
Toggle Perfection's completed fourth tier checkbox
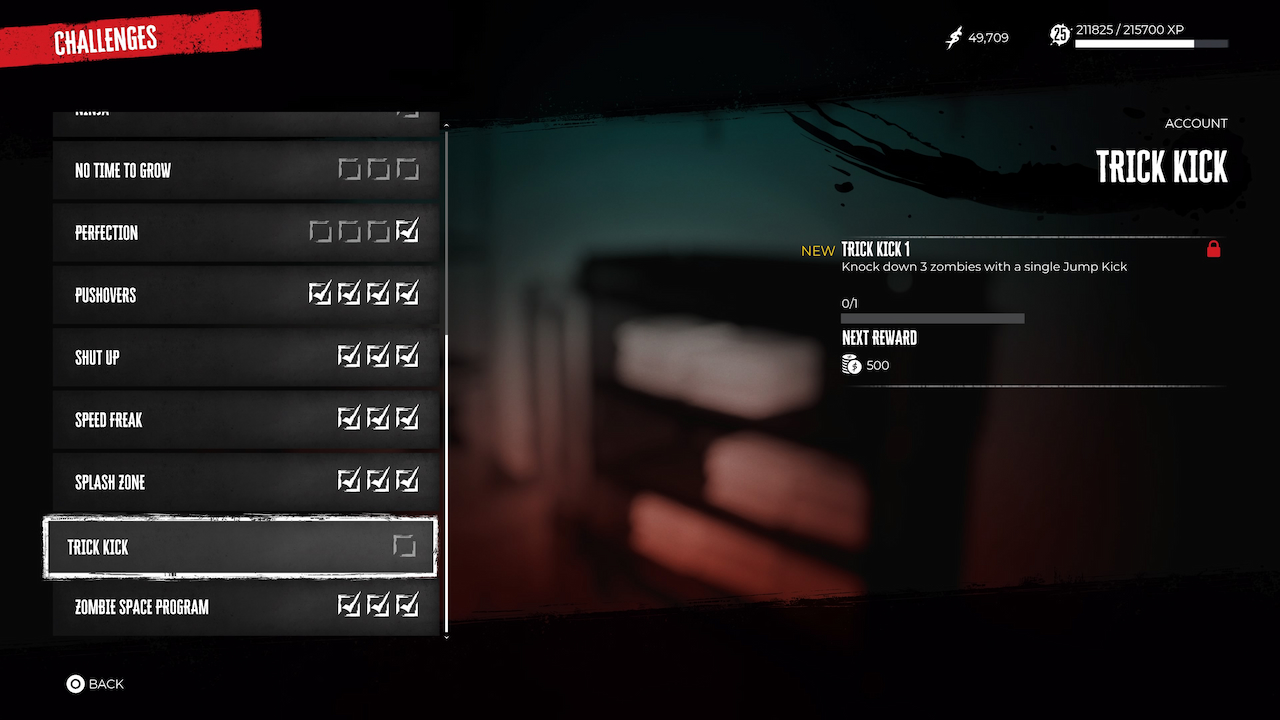tap(407, 230)
